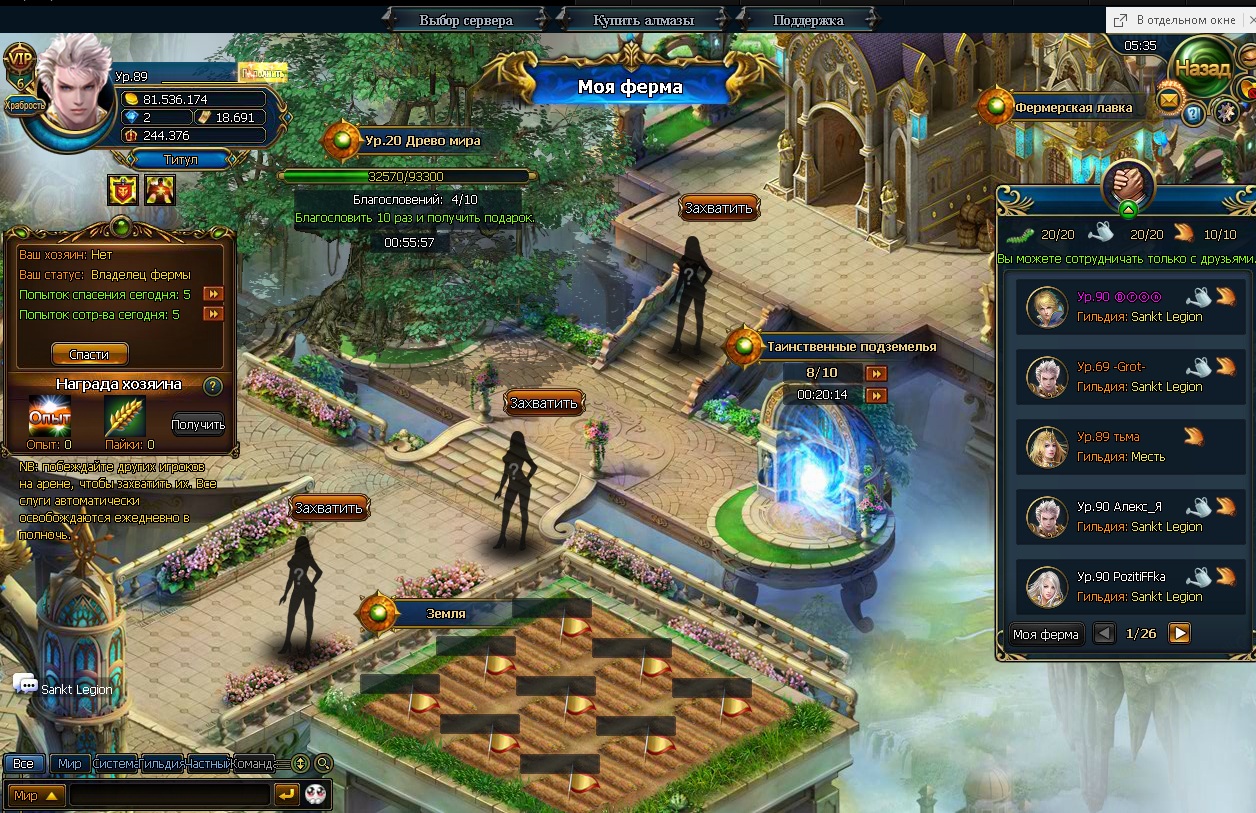Open the Мир chat channel dropdown
1256x813 pixels.
(x=37, y=795)
